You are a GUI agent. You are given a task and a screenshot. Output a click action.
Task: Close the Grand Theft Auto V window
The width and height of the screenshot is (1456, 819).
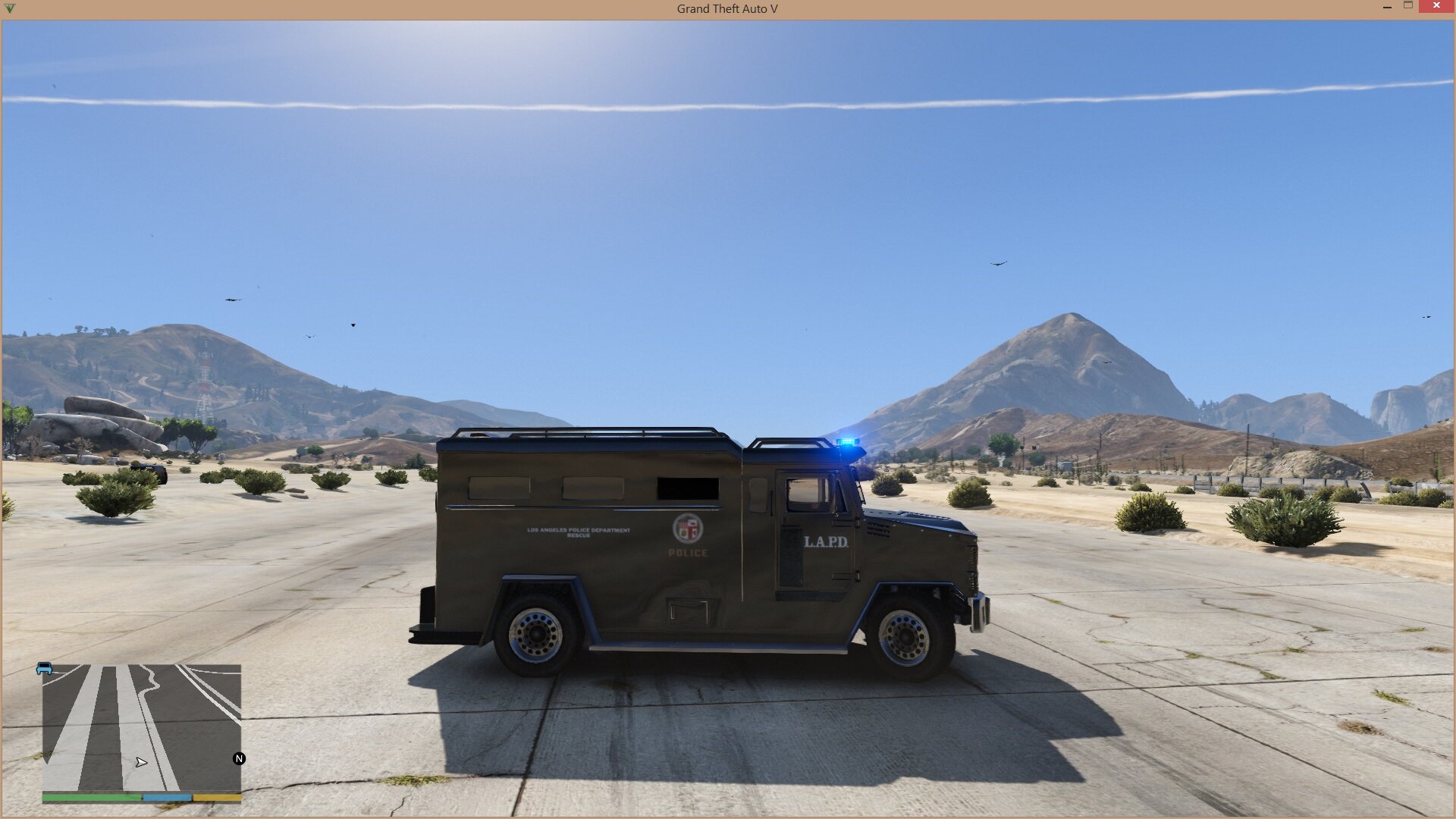click(x=1436, y=7)
